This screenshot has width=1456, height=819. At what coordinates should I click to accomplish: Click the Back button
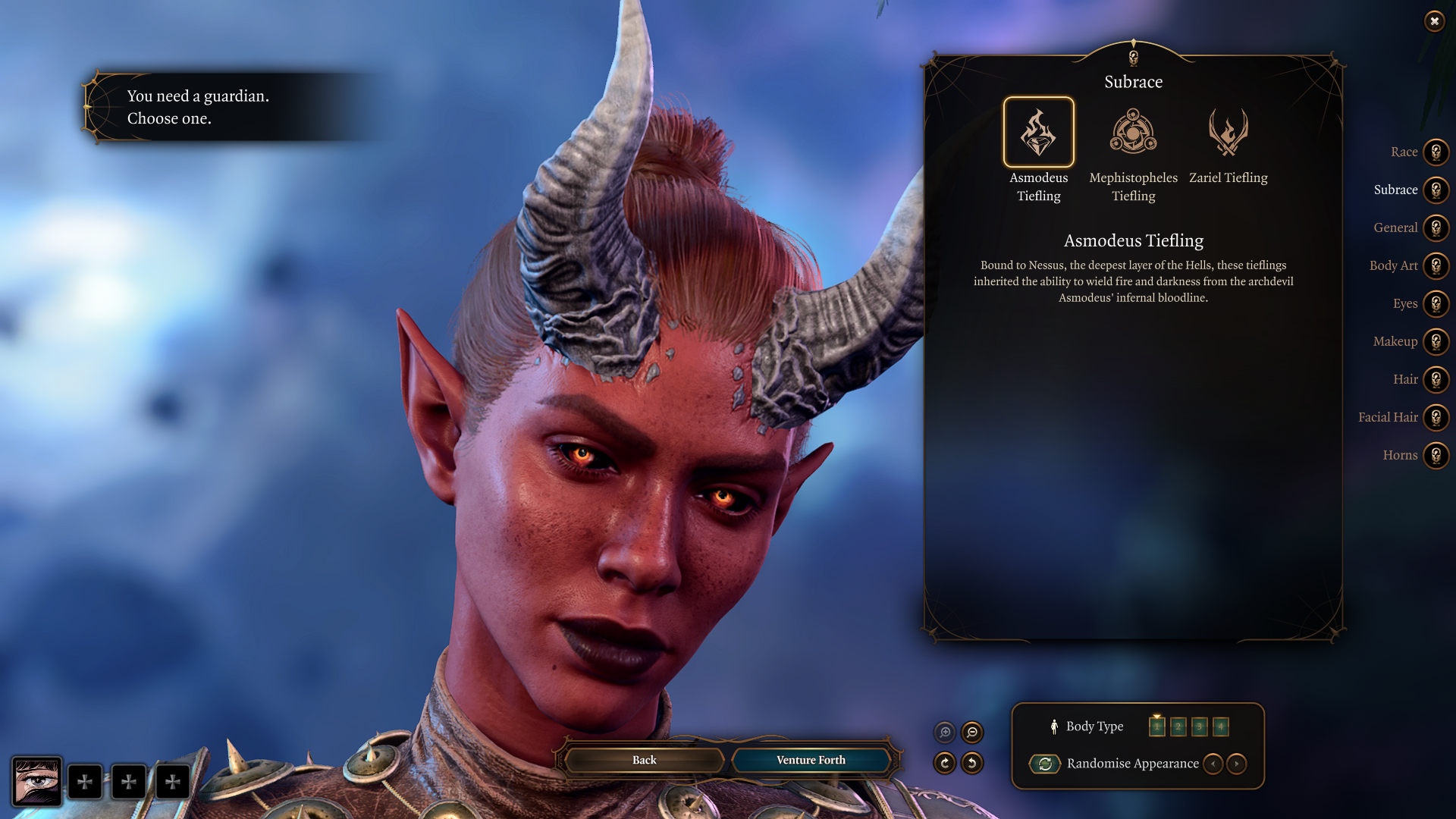644,760
